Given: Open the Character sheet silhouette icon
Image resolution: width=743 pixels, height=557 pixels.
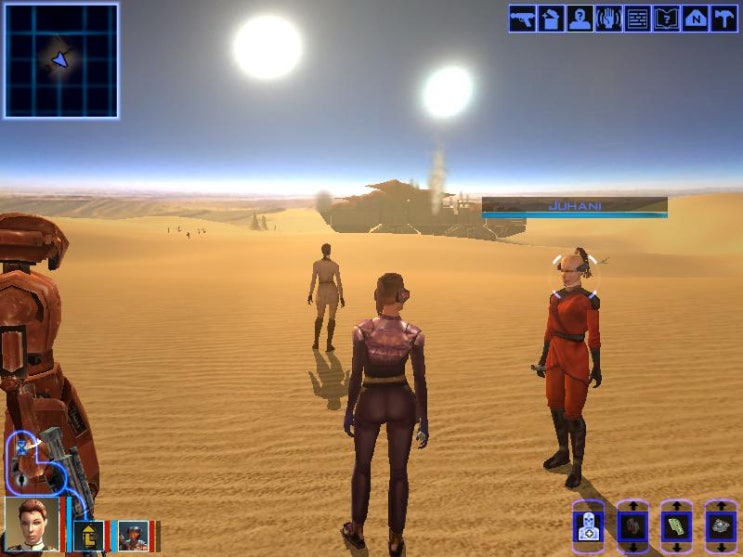Looking at the screenshot, I should point(580,18).
